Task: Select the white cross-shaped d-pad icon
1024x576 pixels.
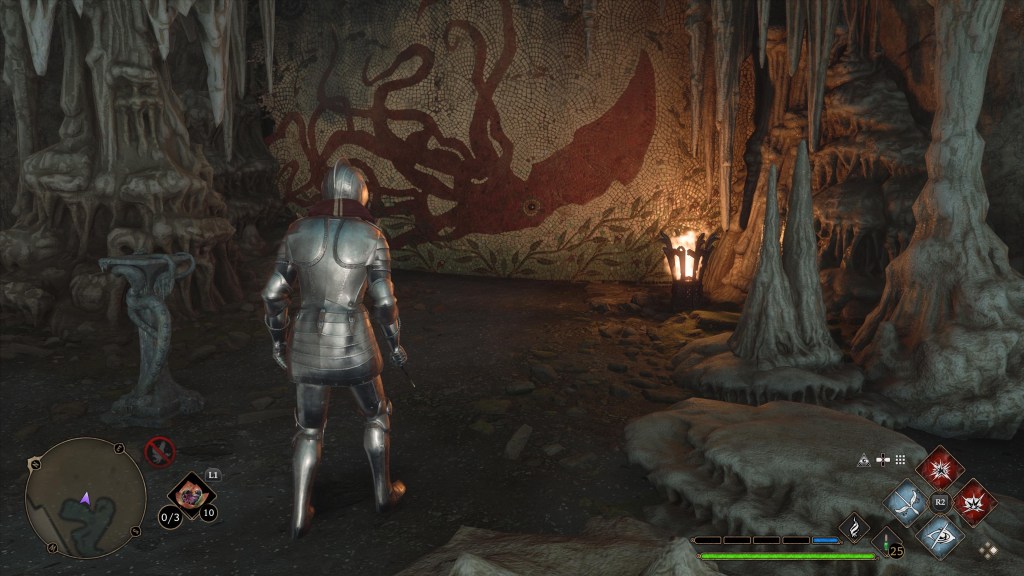Action: (881, 460)
